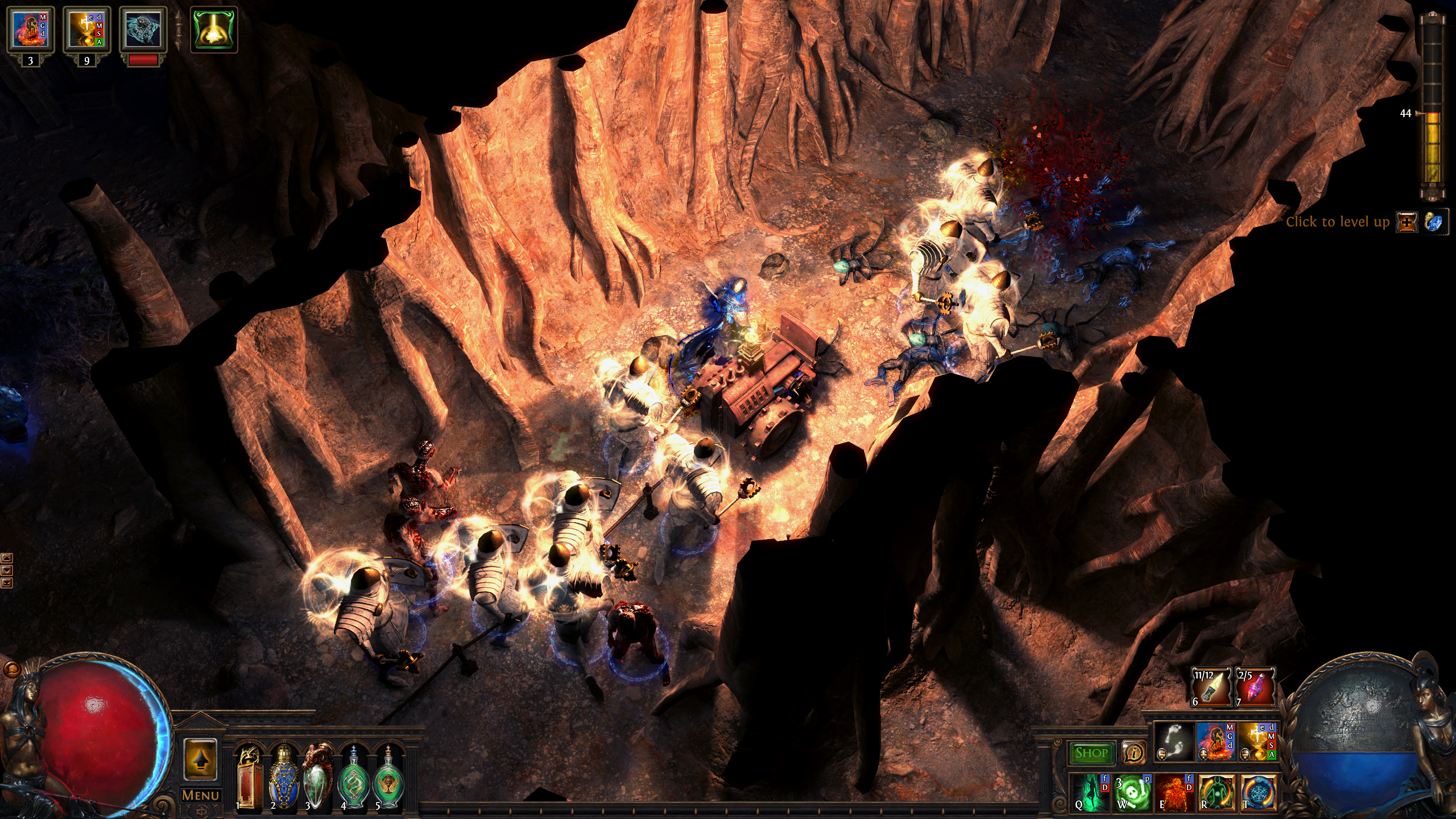Click the fiery buff icon showing 3 stacks
Screen dimensions: 1456x819
click(31, 28)
